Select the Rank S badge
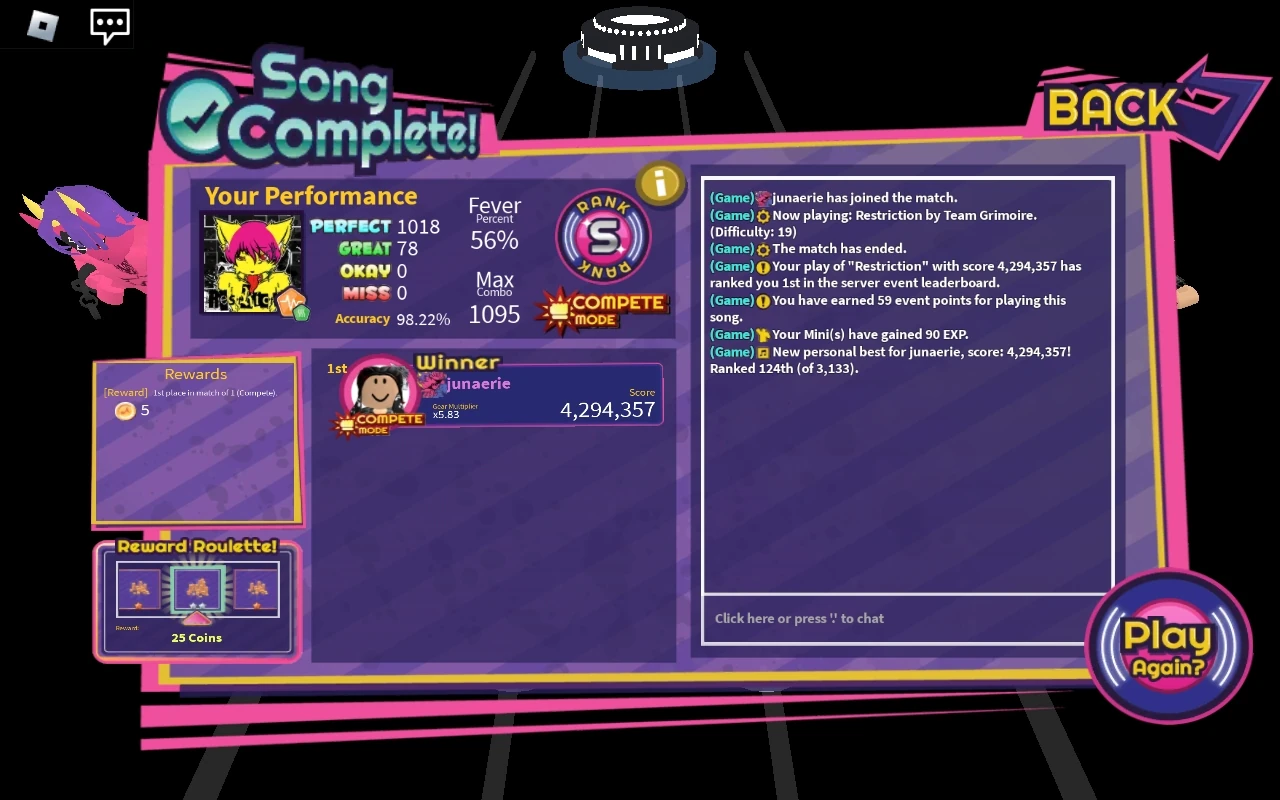 [603, 235]
